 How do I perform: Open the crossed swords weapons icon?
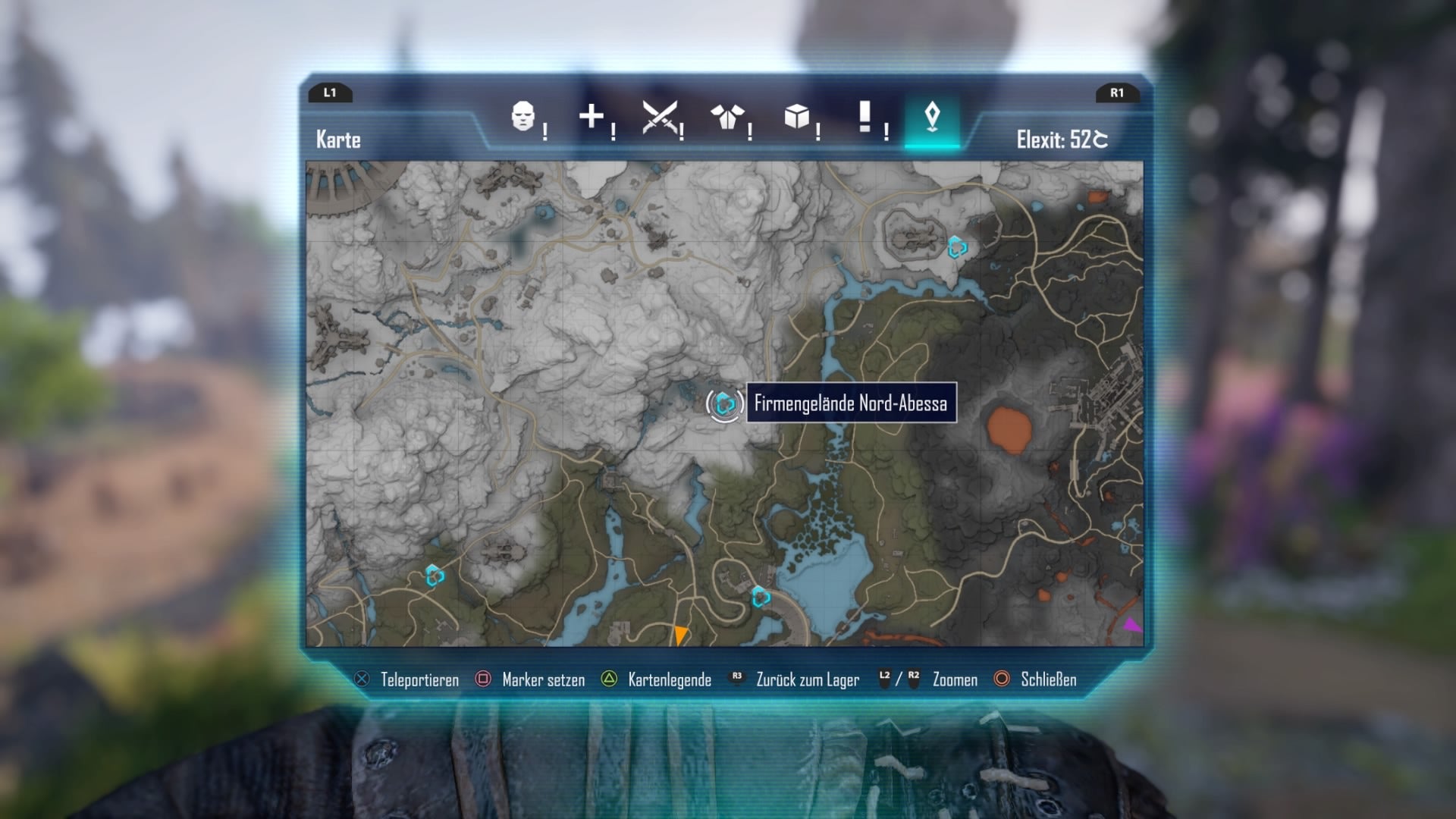tap(661, 115)
